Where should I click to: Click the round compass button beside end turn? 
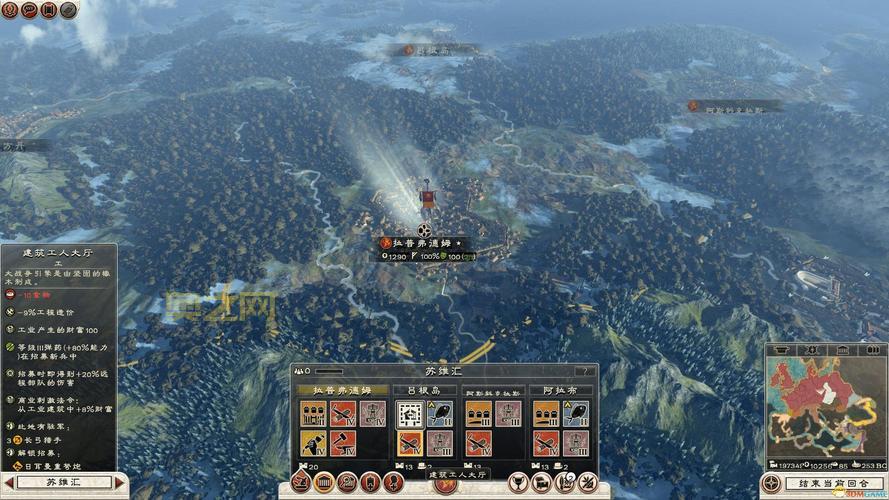[x=769, y=484]
